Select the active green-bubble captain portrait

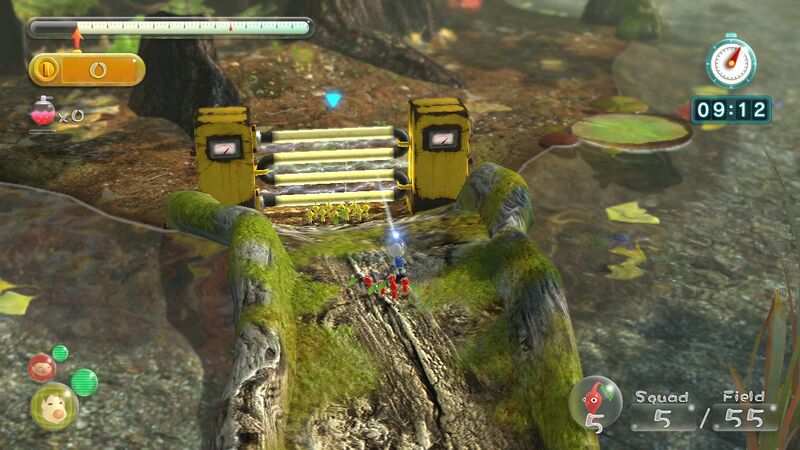[53, 405]
